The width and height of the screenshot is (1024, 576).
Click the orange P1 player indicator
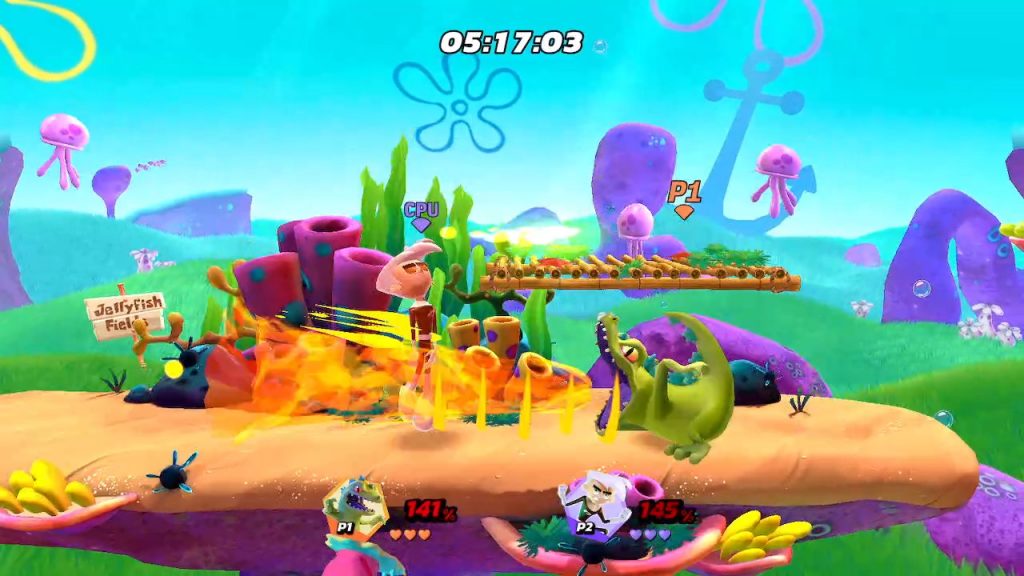coord(684,197)
